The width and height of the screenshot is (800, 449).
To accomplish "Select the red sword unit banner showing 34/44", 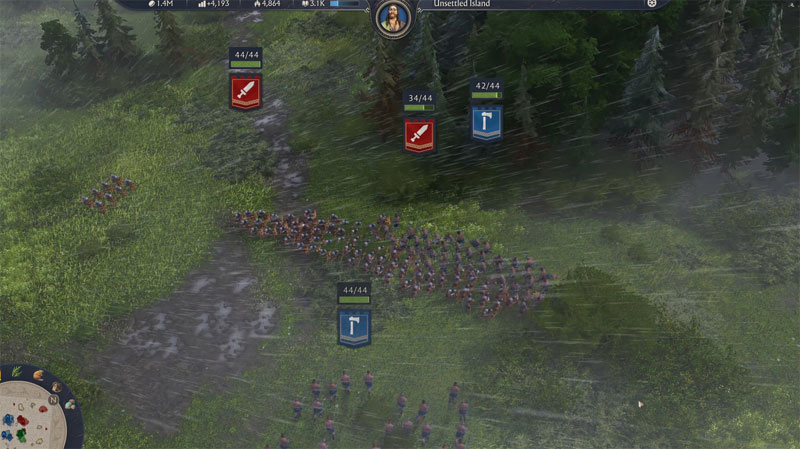I will point(419,134).
